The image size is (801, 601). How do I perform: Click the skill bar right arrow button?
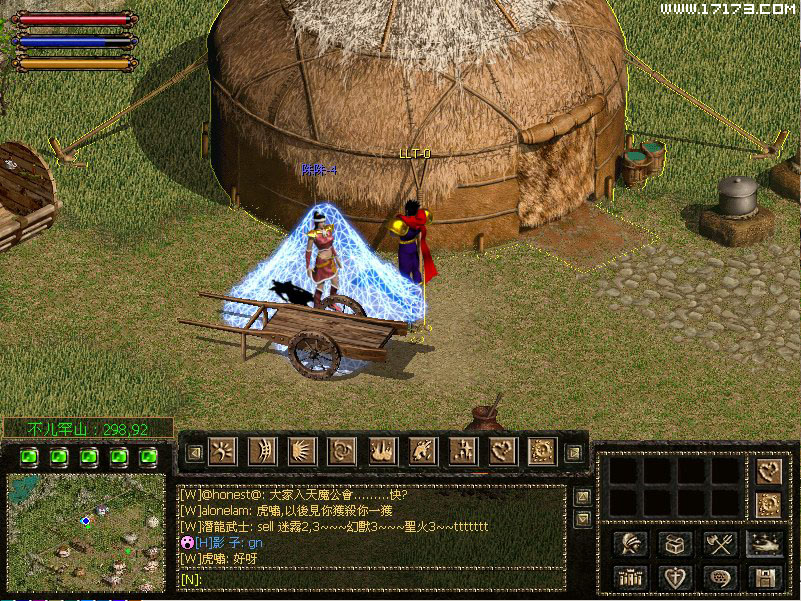tap(573, 452)
